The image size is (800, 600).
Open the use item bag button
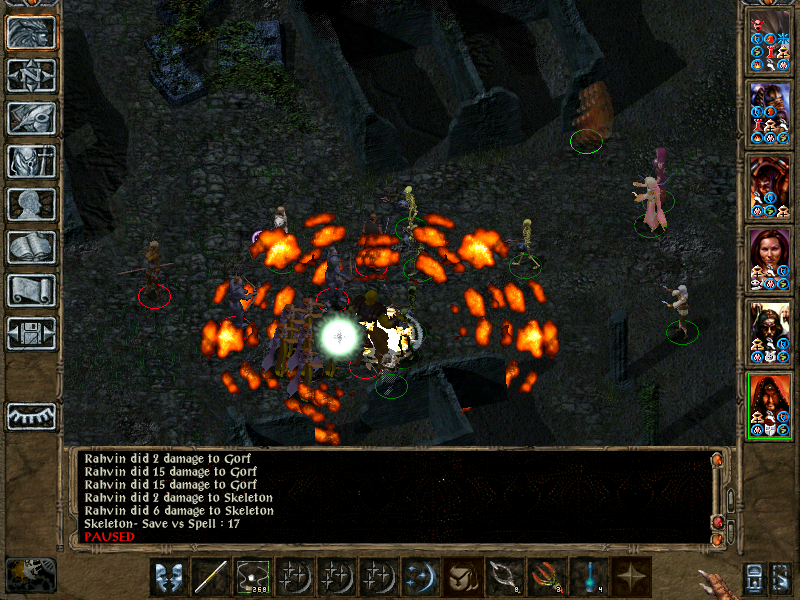pyautogui.click(x=461, y=577)
